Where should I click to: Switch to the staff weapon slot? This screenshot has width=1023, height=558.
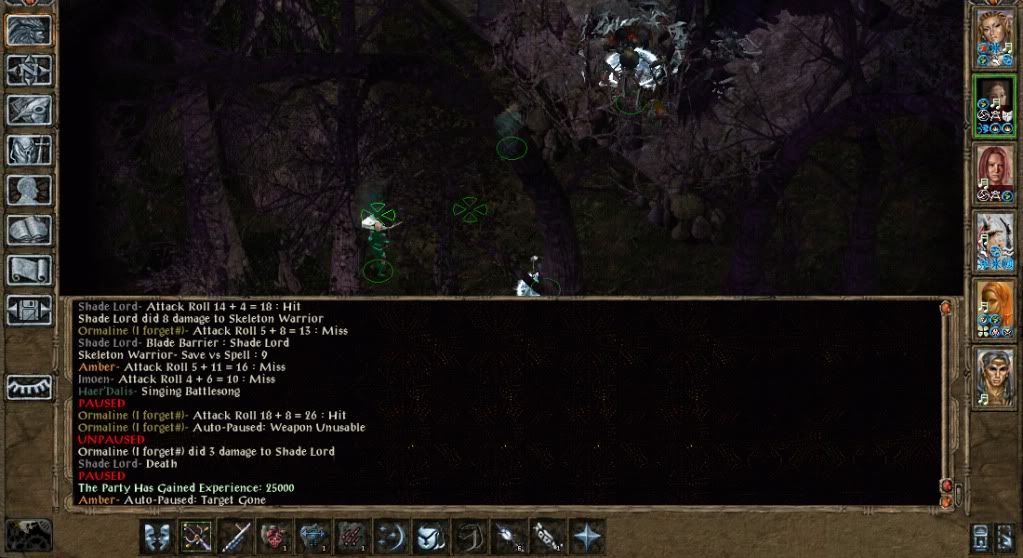point(236,536)
